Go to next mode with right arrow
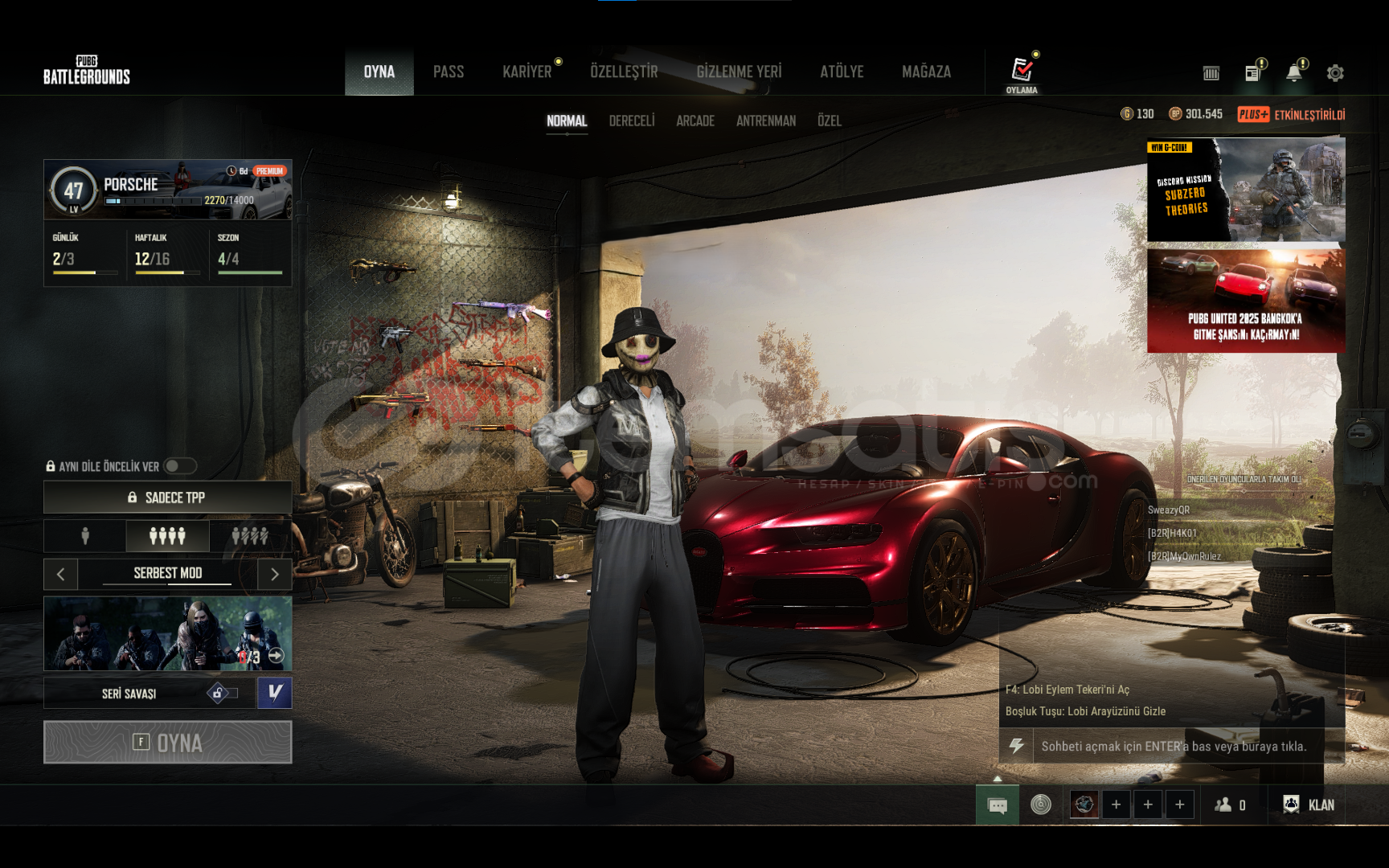The image size is (1389, 868). click(275, 574)
